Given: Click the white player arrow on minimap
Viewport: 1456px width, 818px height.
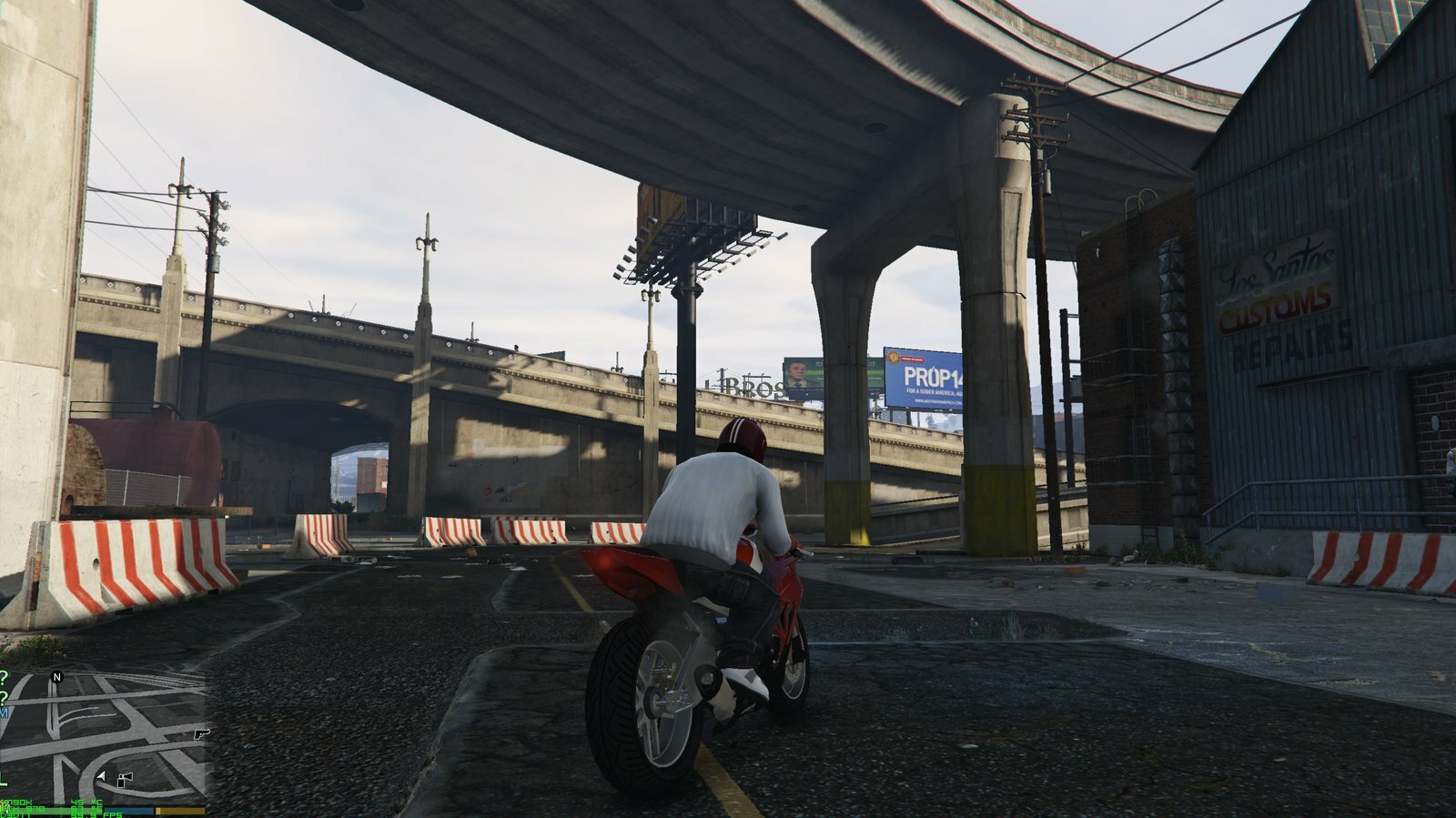Looking at the screenshot, I should point(102,778).
